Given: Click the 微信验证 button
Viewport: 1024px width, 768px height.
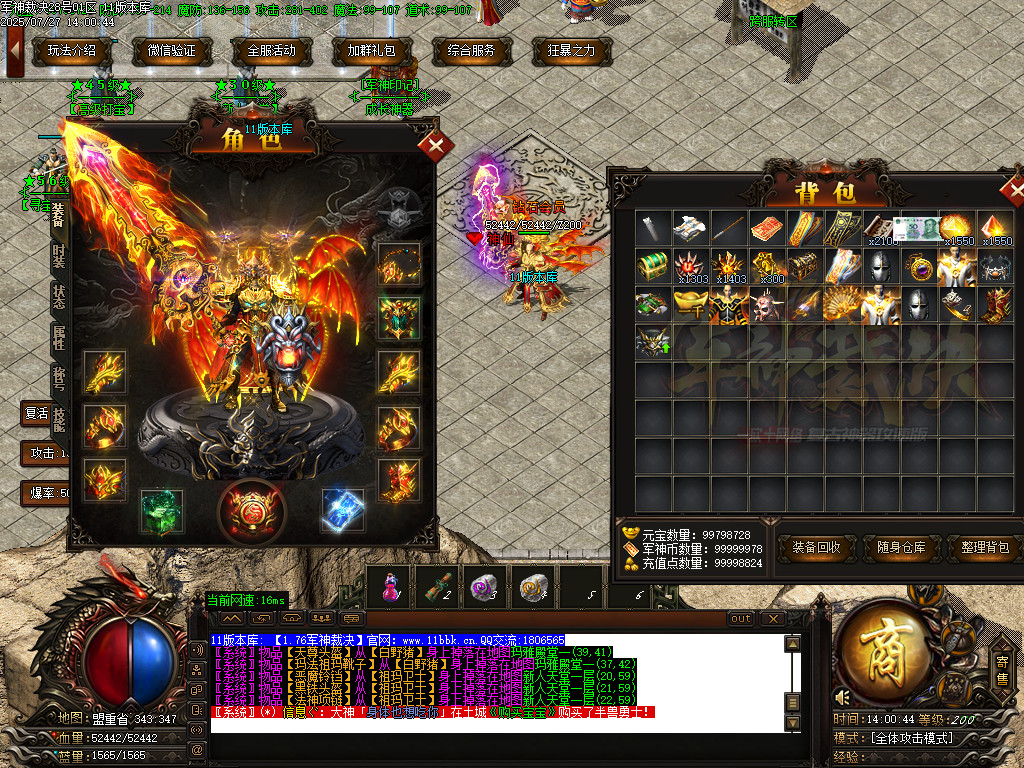Looking at the screenshot, I should click(x=172, y=50).
